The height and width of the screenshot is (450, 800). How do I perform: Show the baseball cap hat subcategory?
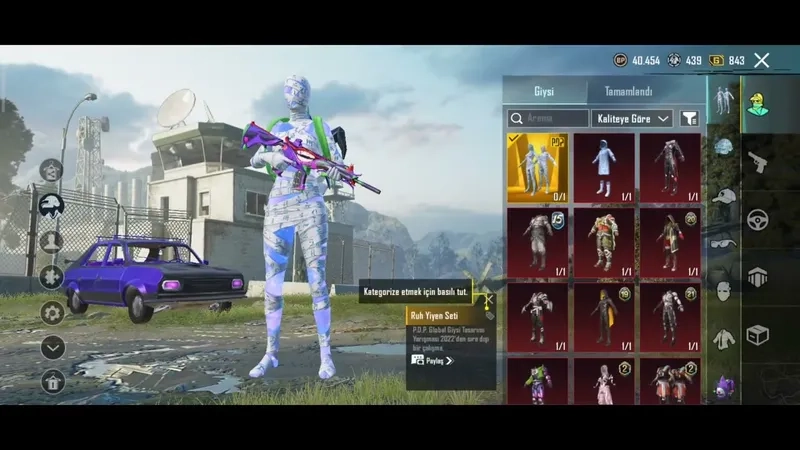722,195
